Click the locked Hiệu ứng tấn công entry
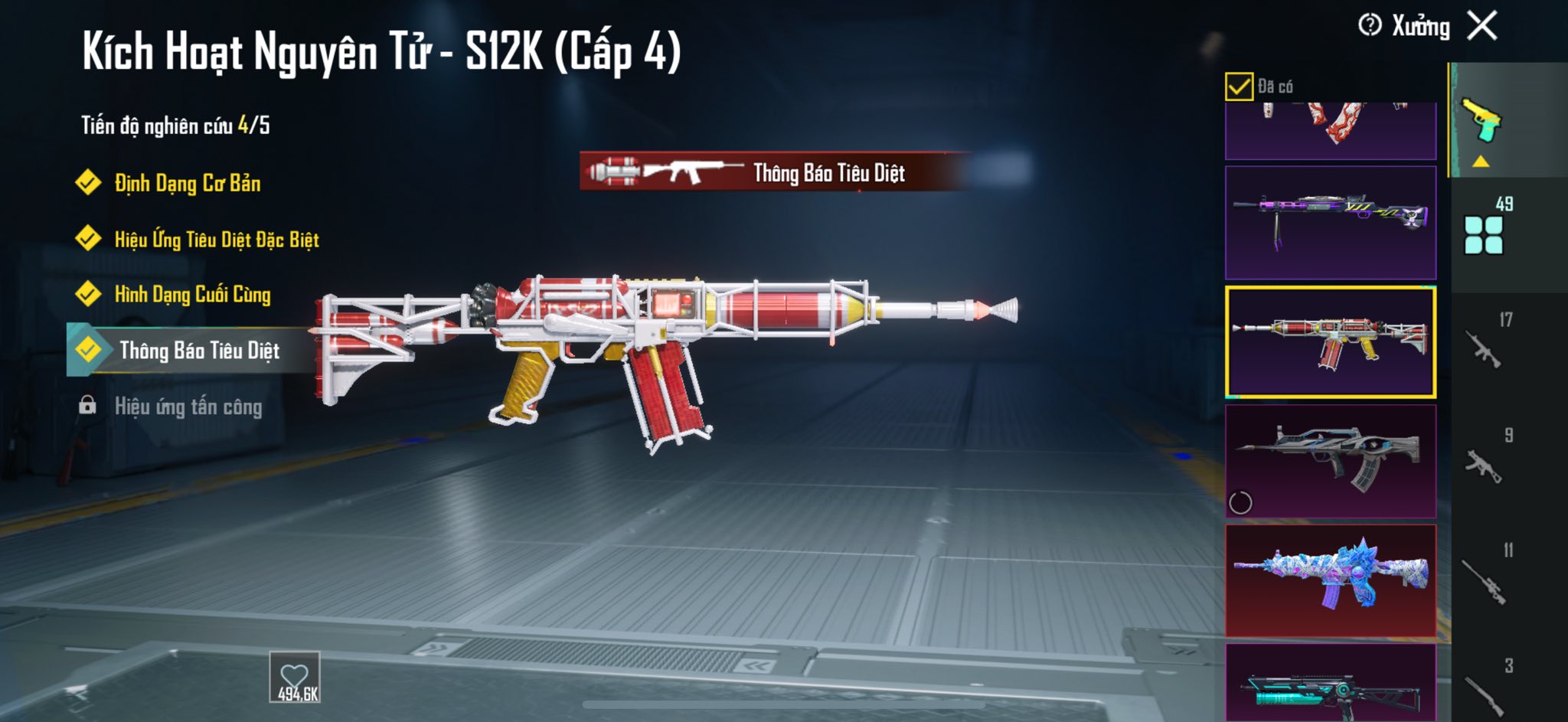1568x722 pixels. pyautogui.click(x=188, y=407)
